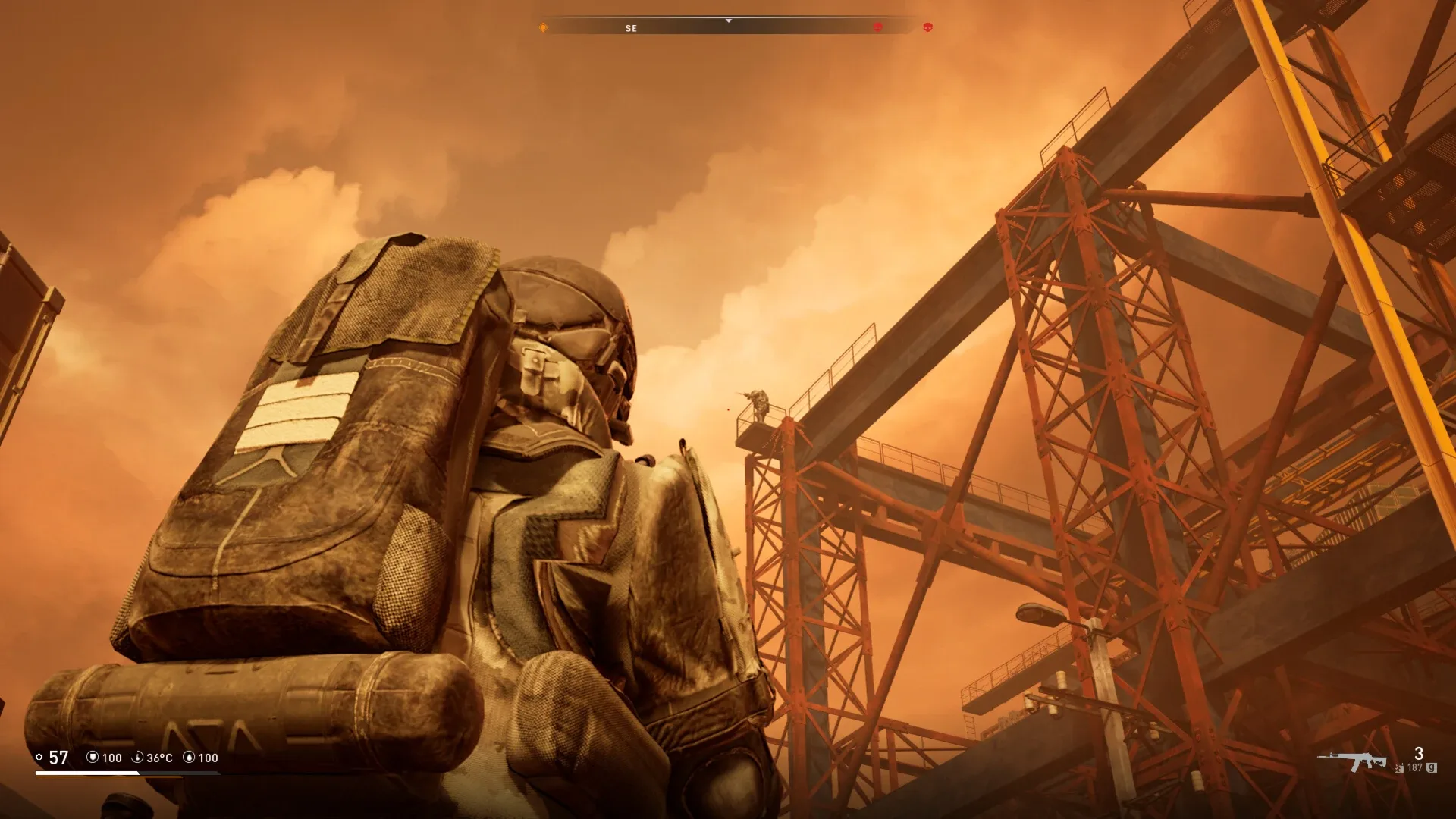Select the assault rifle weapon icon
Image resolution: width=1456 pixels, height=819 pixels.
[1352, 761]
